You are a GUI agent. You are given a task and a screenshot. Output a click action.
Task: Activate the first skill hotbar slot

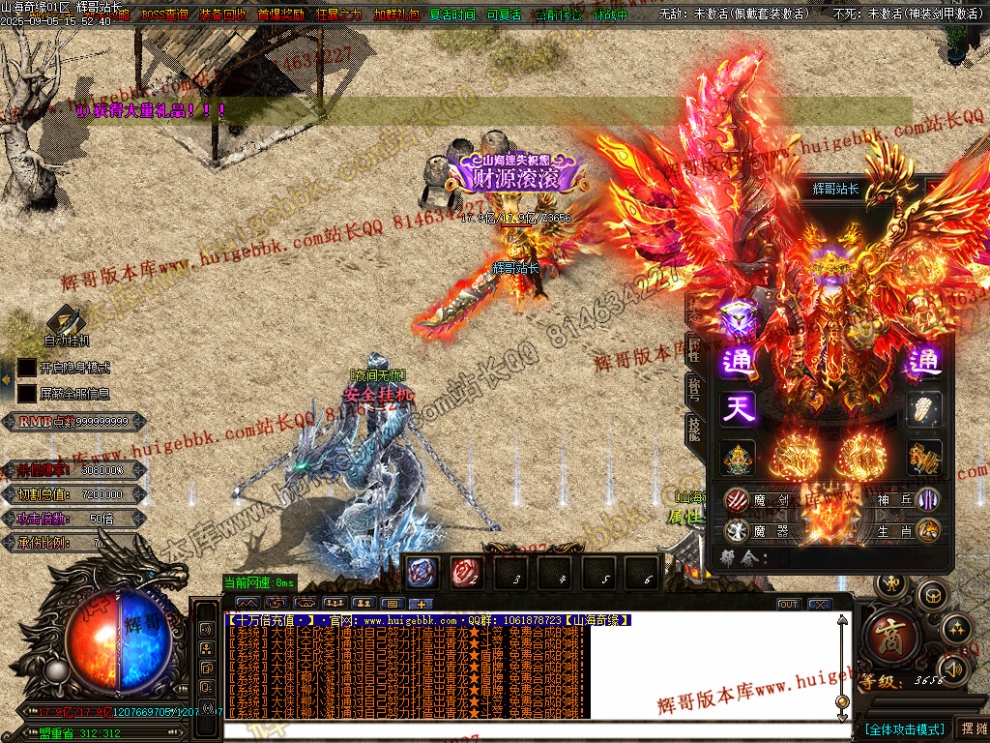coord(421,572)
